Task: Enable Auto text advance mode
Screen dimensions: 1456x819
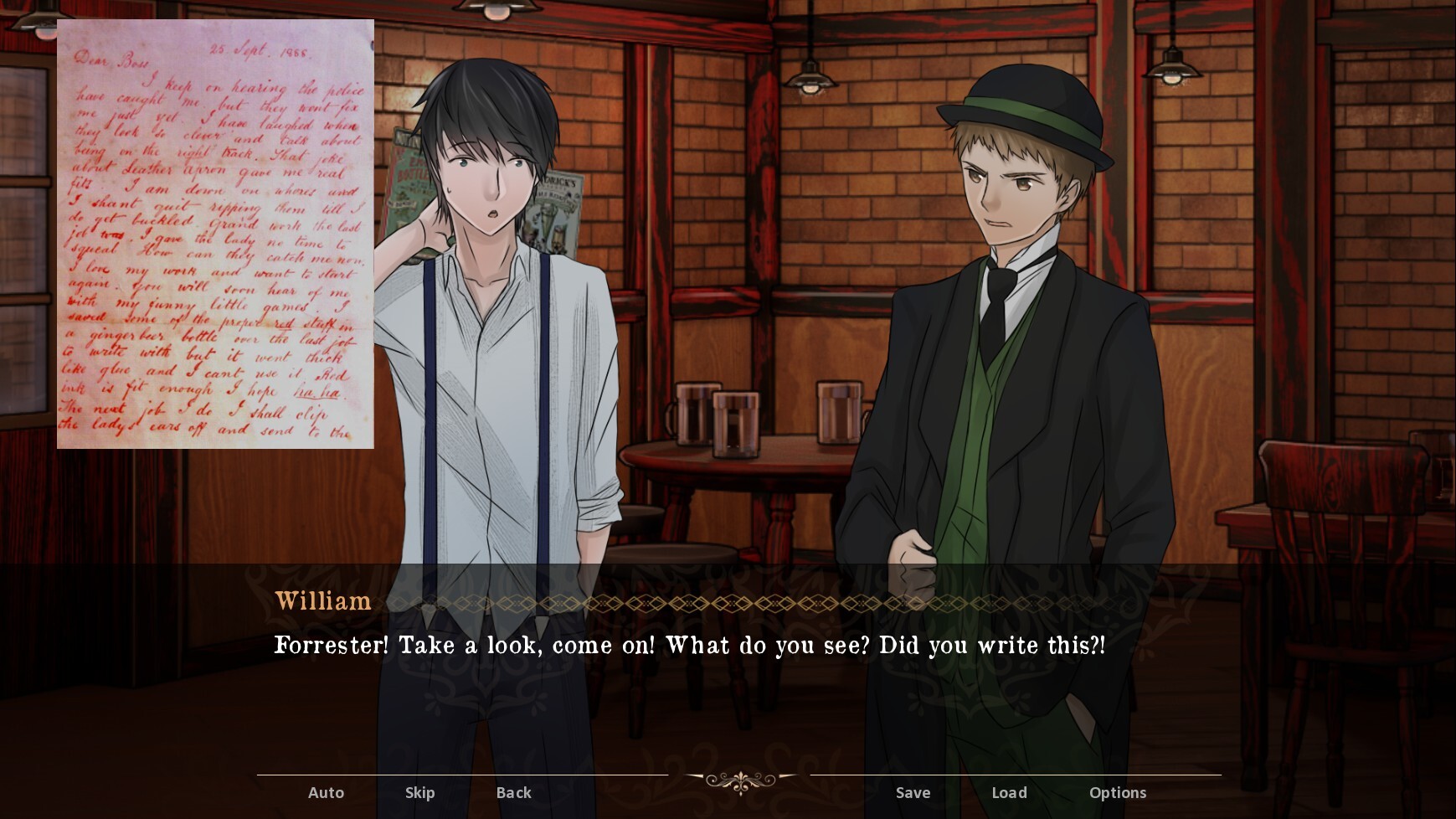Action: (326, 792)
